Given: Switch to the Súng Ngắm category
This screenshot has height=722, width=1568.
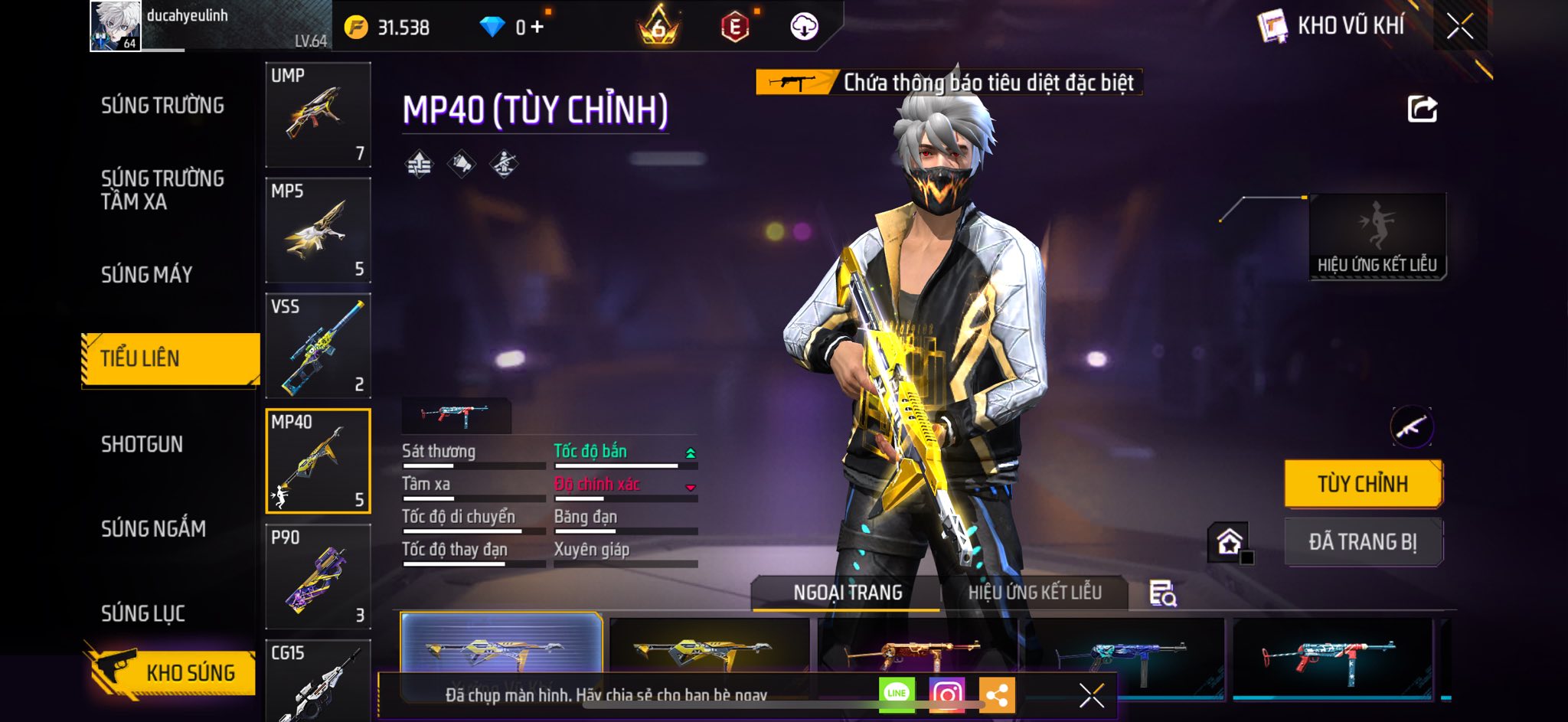Looking at the screenshot, I should coord(153,528).
